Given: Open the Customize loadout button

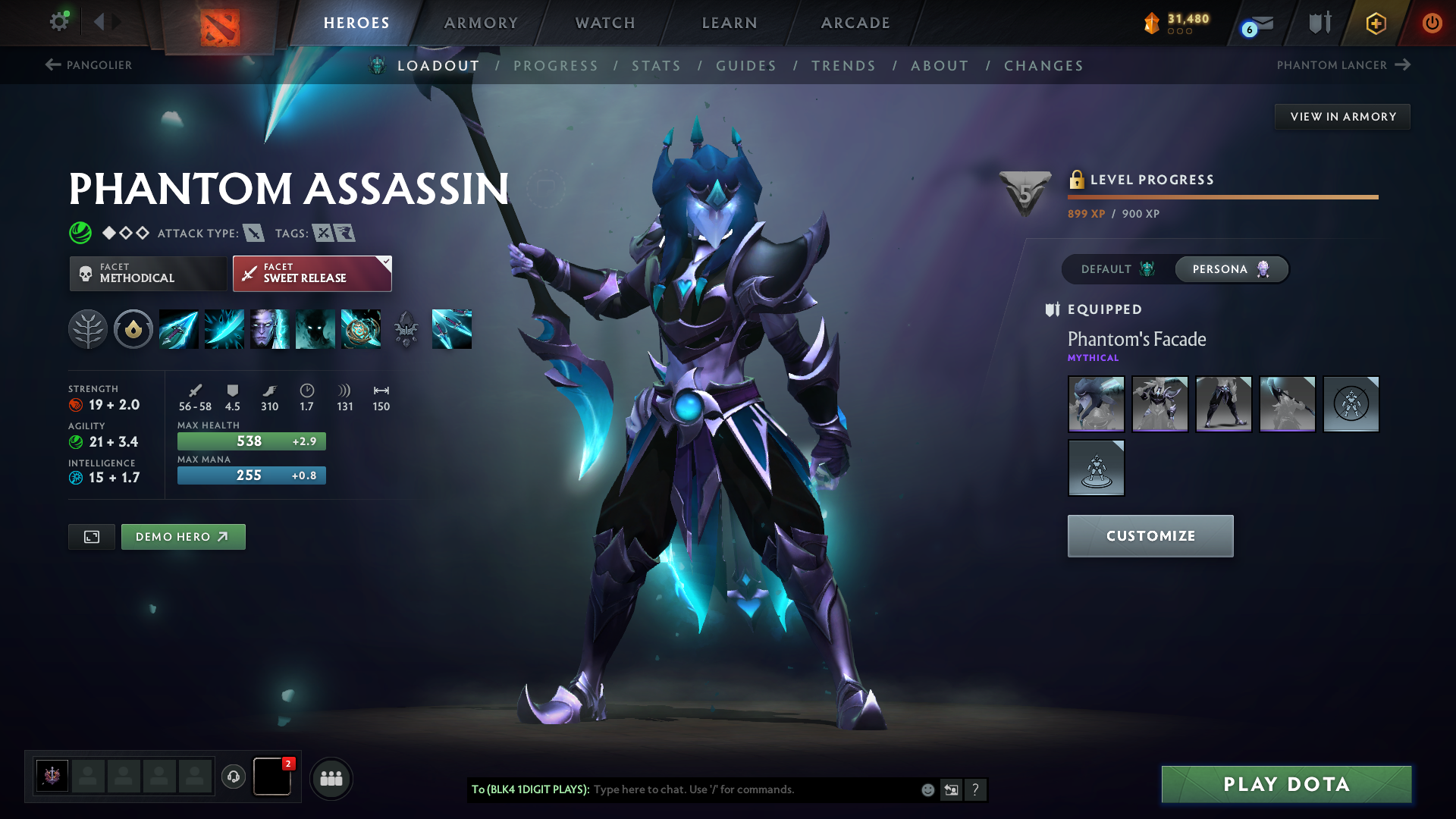Looking at the screenshot, I should [1150, 536].
